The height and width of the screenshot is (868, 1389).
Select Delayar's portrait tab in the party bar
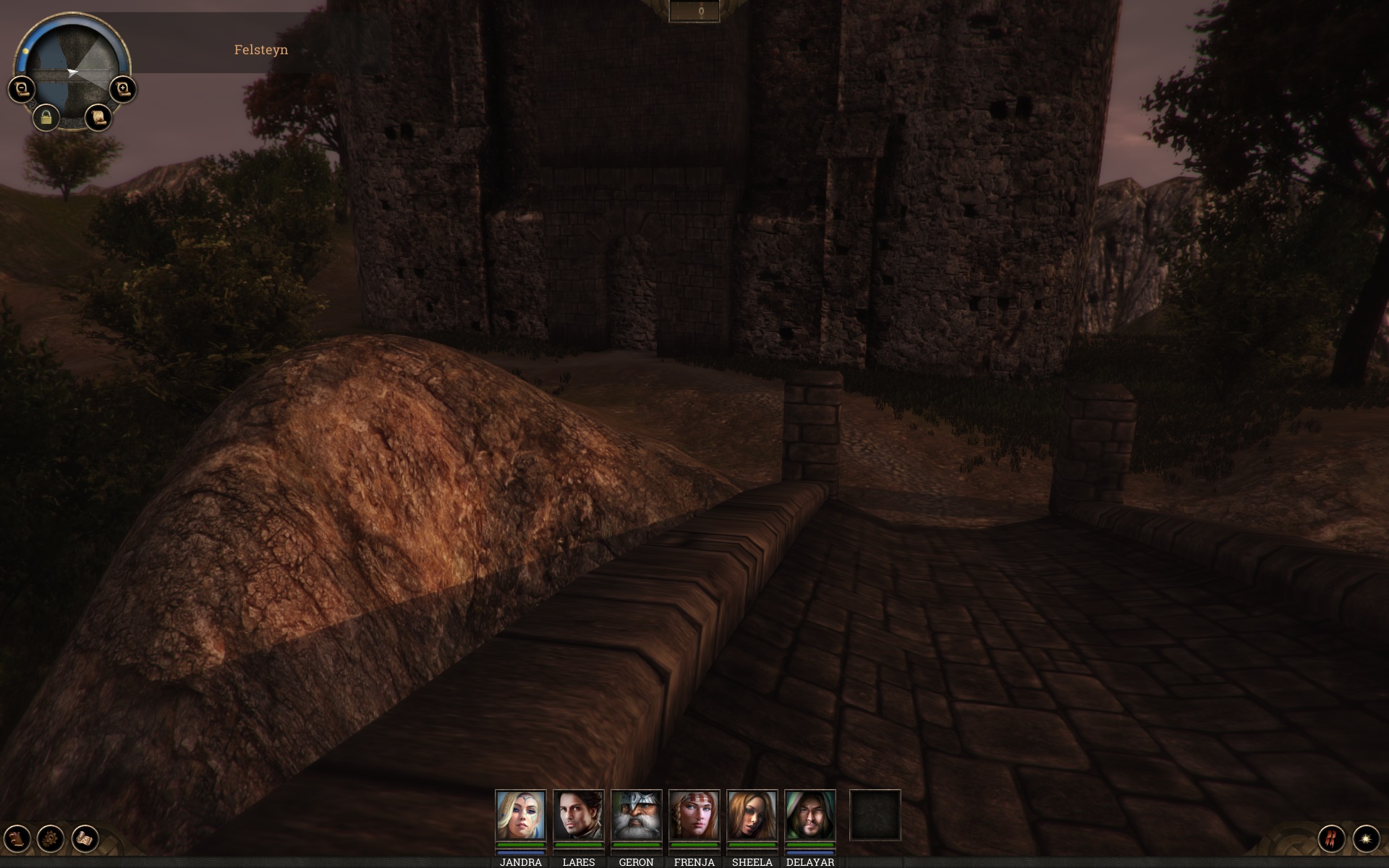[810, 814]
